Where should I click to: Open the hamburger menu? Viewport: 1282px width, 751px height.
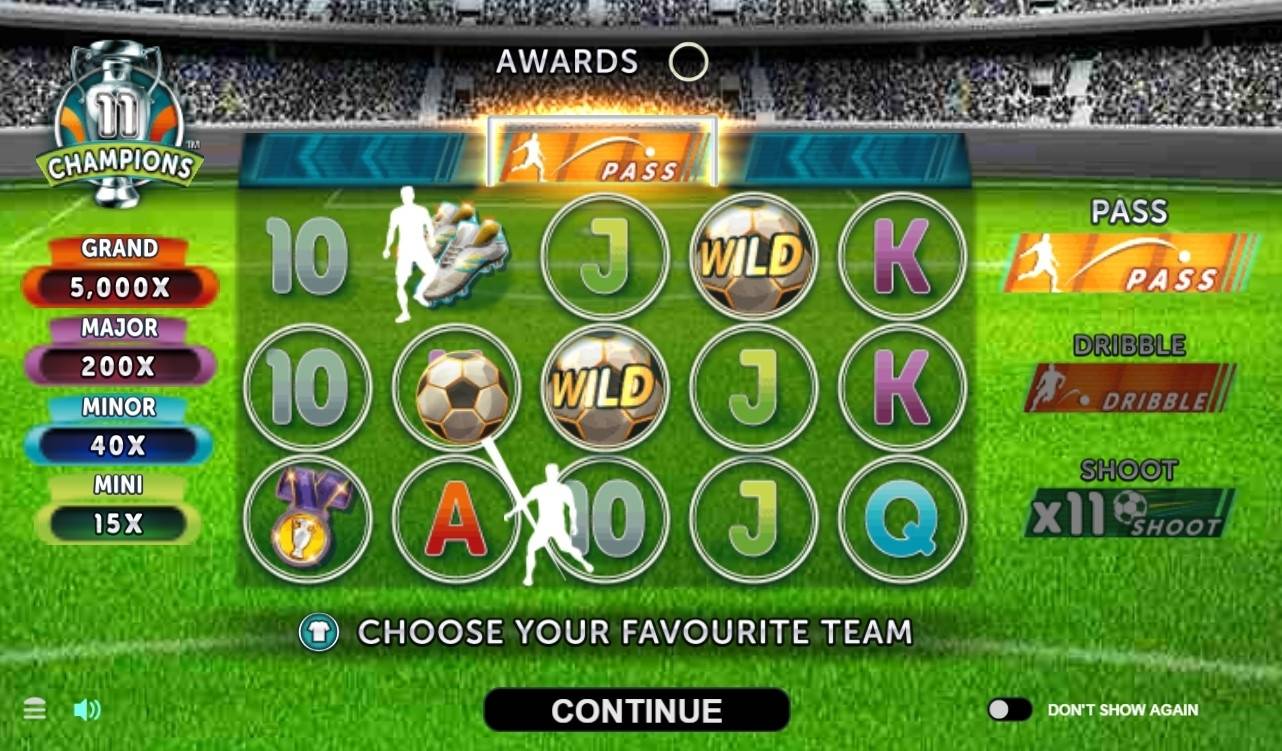coord(34,708)
